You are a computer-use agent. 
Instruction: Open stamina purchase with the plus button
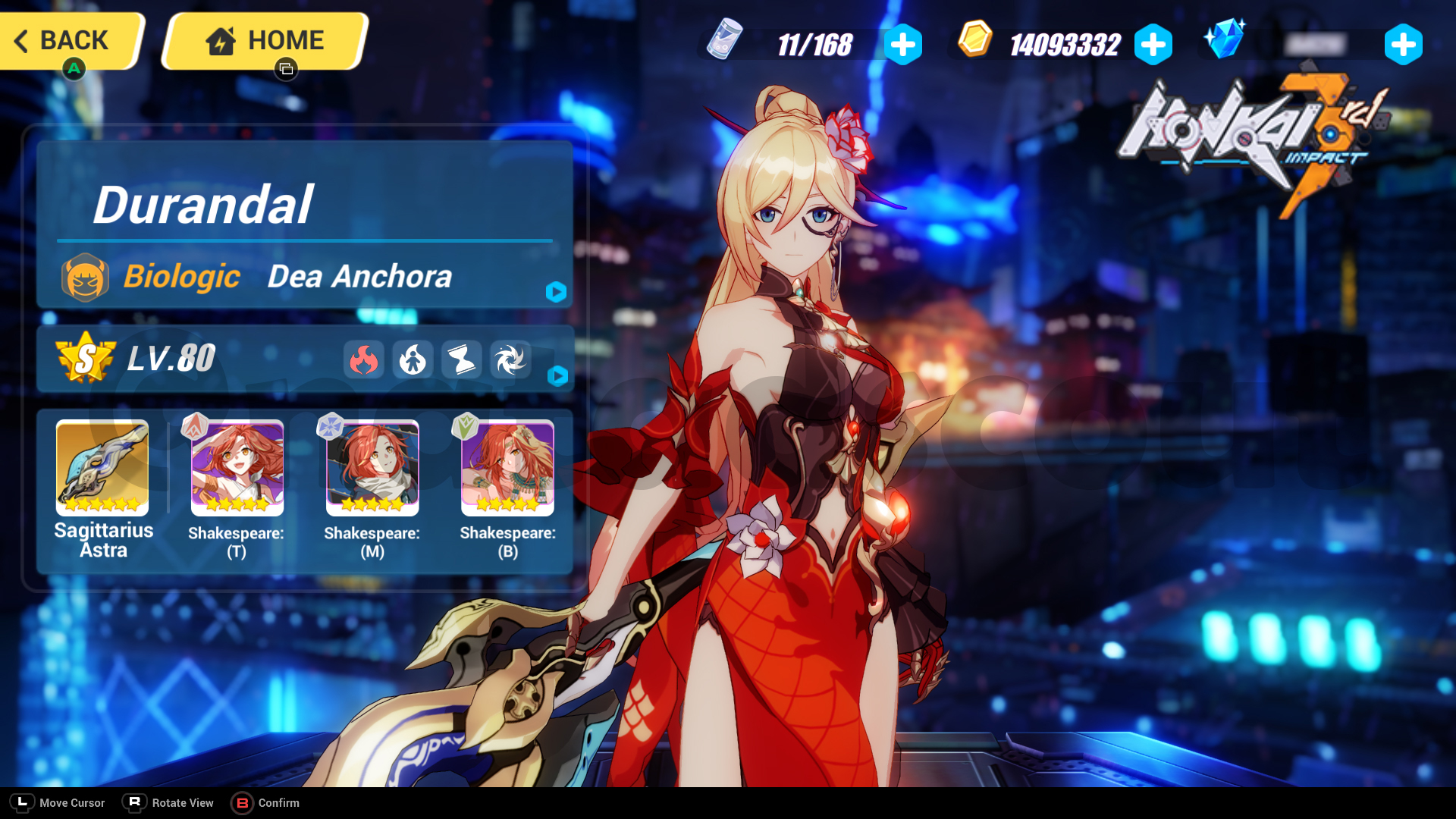click(x=902, y=44)
